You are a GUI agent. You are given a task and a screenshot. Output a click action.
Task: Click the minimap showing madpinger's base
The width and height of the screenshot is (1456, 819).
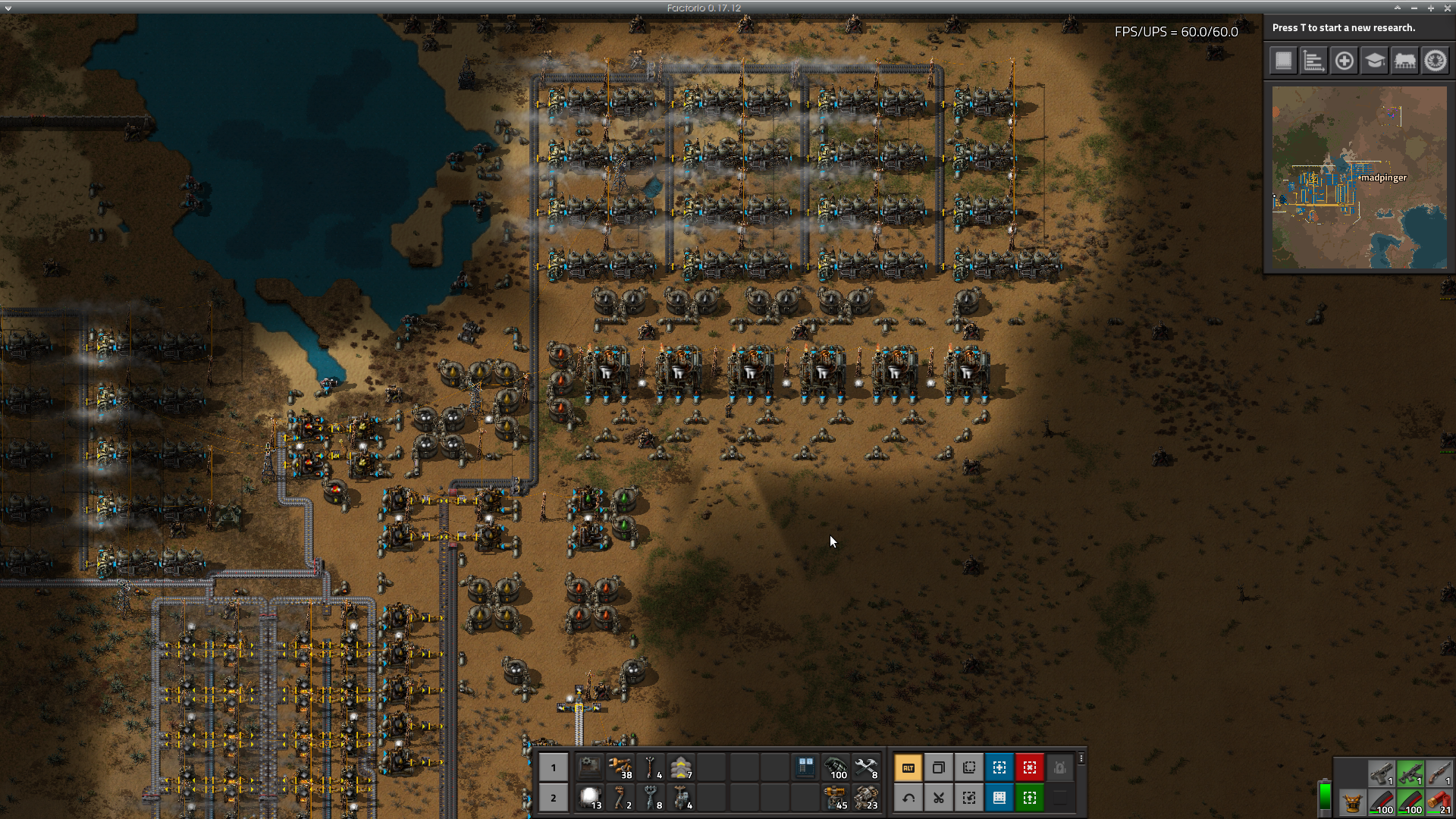click(x=1359, y=177)
